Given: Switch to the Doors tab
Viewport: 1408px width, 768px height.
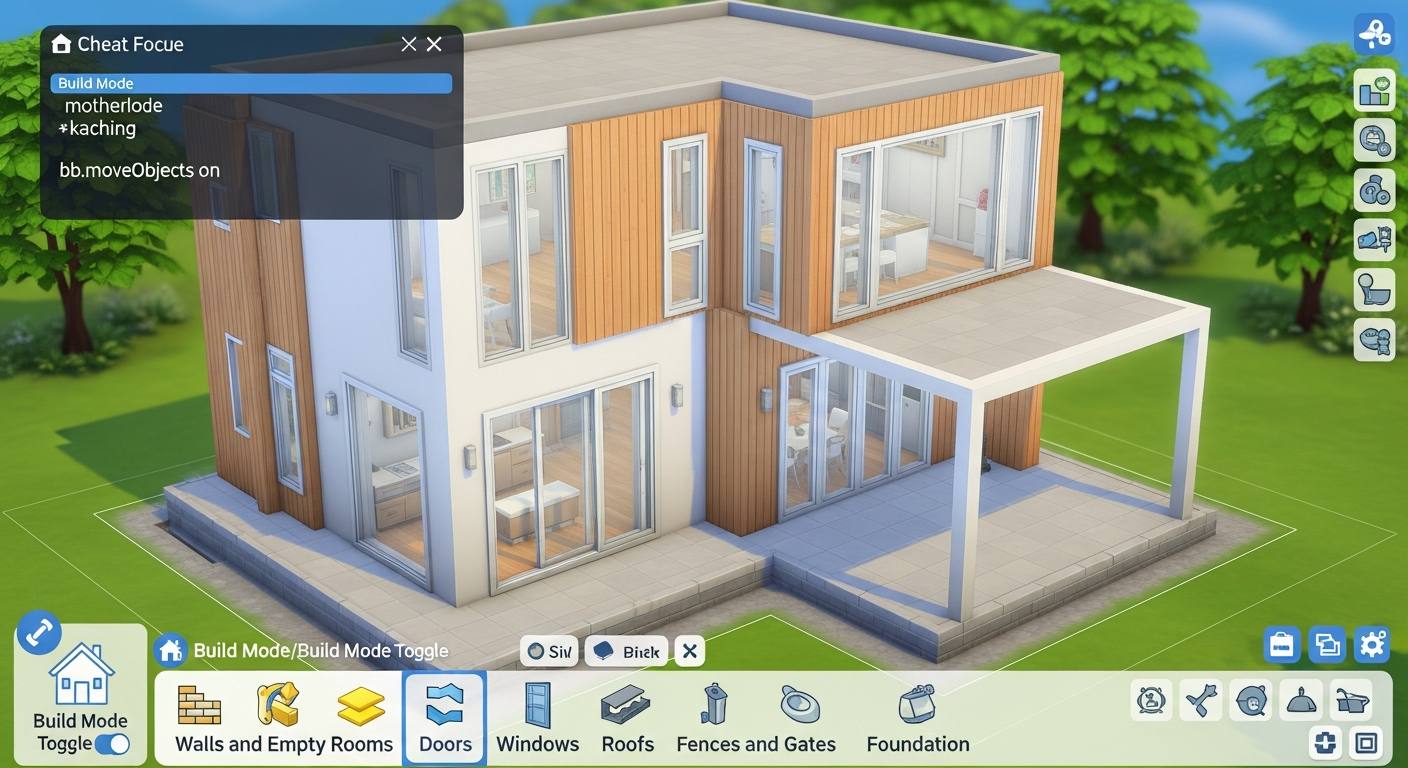Looking at the screenshot, I should tap(444, 718).
